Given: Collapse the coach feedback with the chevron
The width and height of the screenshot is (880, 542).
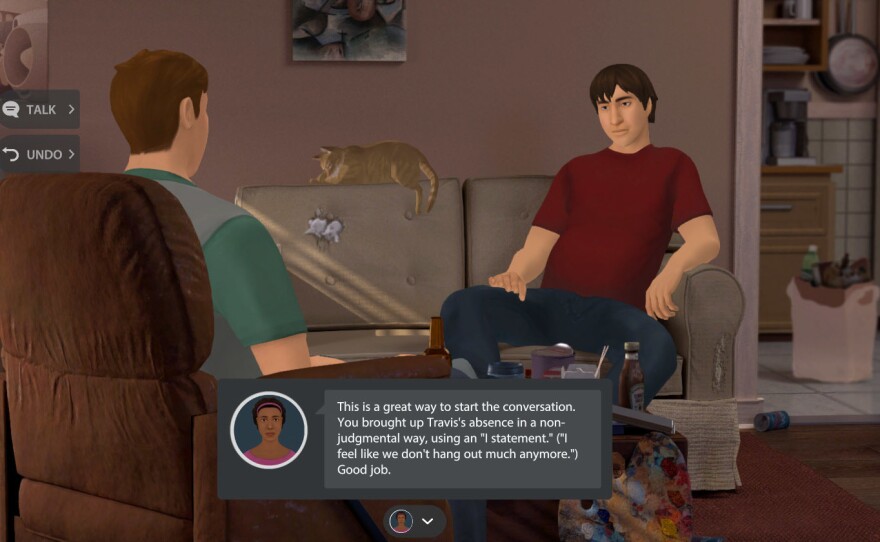Looking at the screenshot, I should click(428, 521).
